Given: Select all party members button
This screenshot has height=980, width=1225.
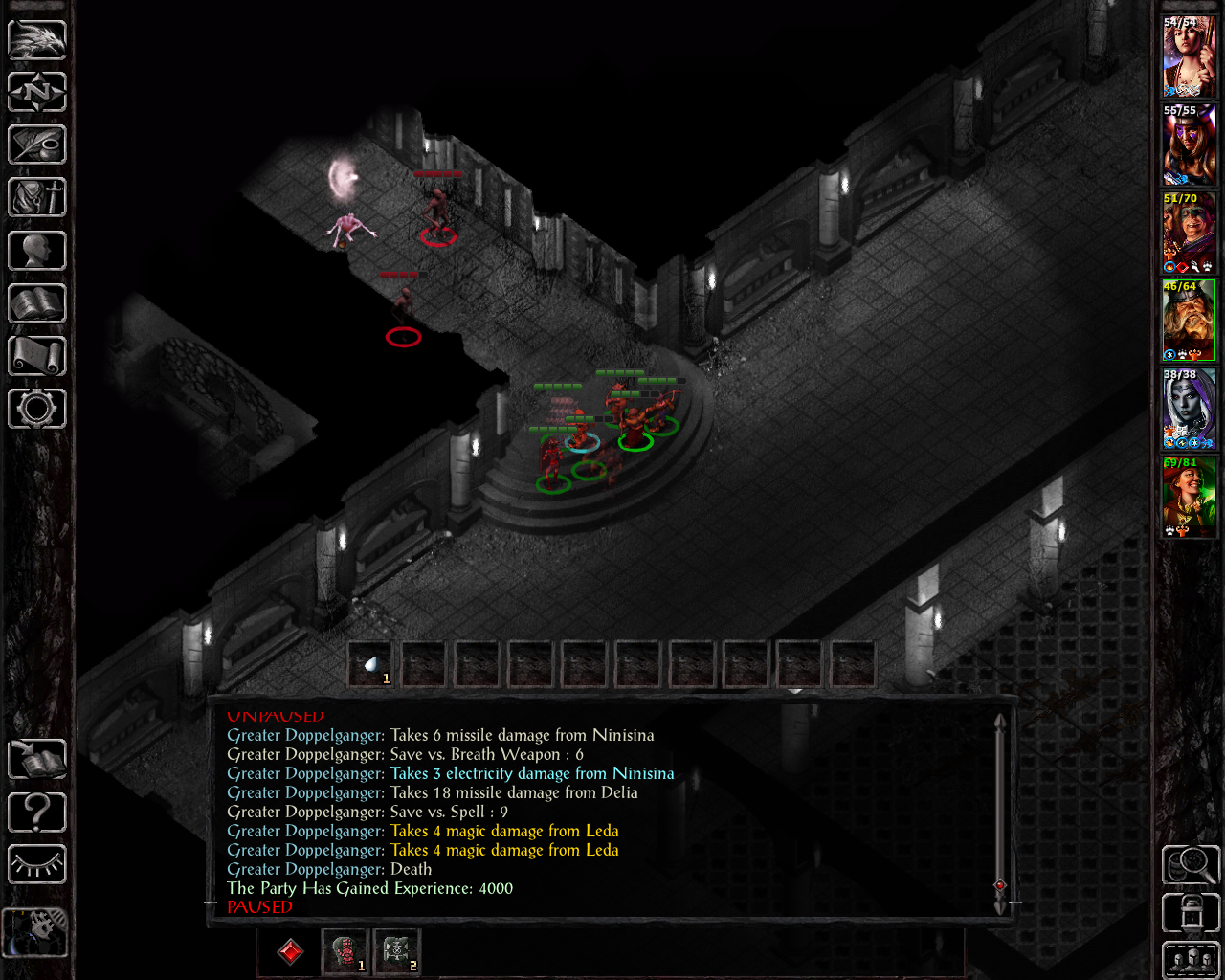Looking at the screenshot, I should 1191,960.
